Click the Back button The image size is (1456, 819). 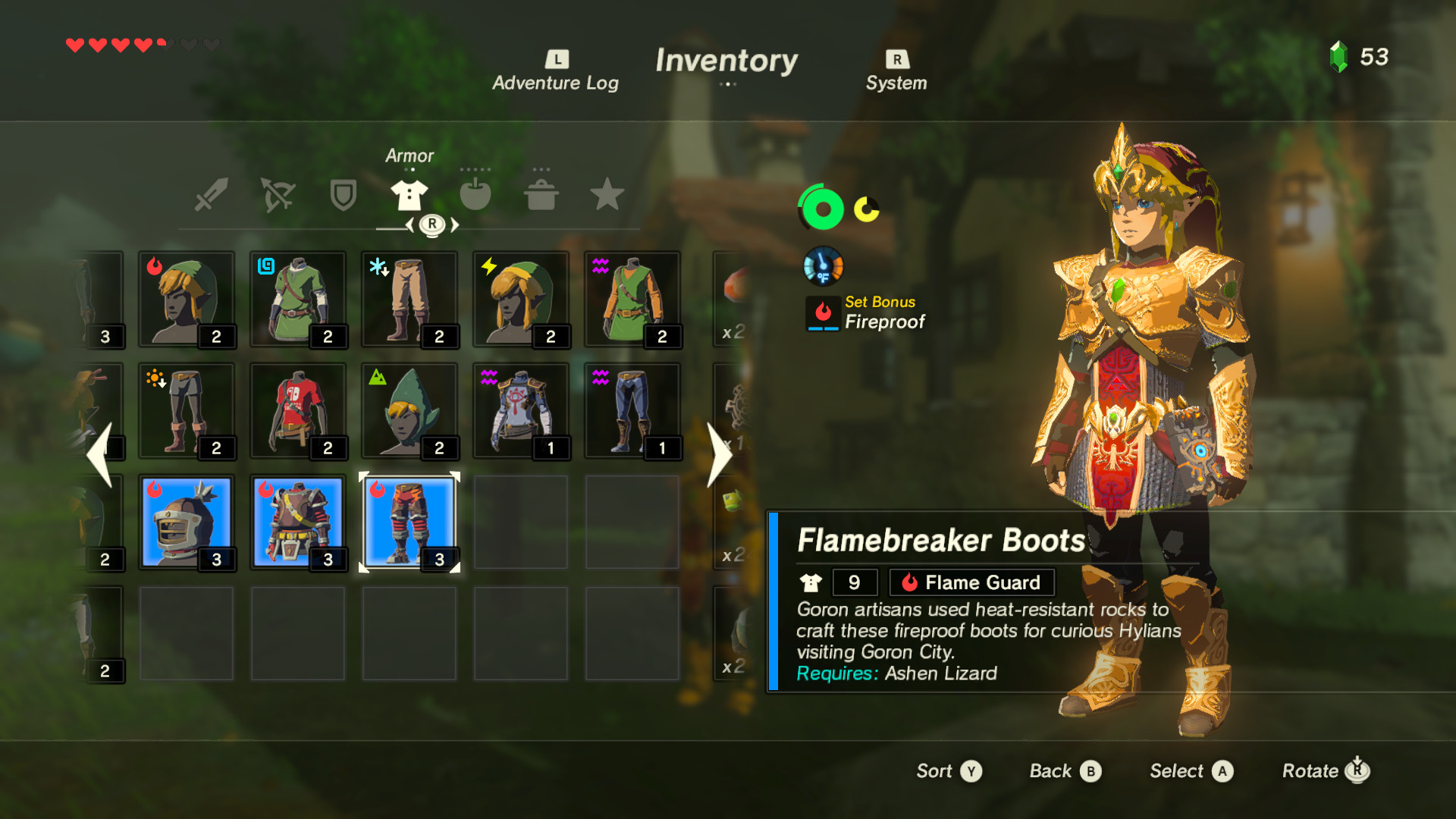pyautogui.click(x=1065, y=770)
